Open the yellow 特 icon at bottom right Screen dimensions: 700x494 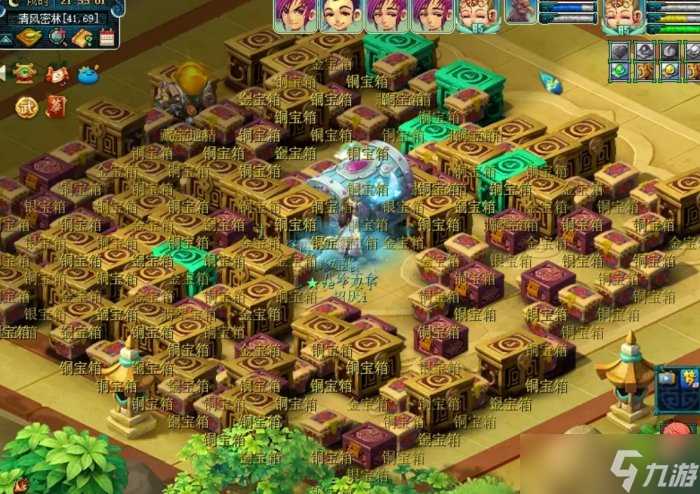(x=690, y=377)
